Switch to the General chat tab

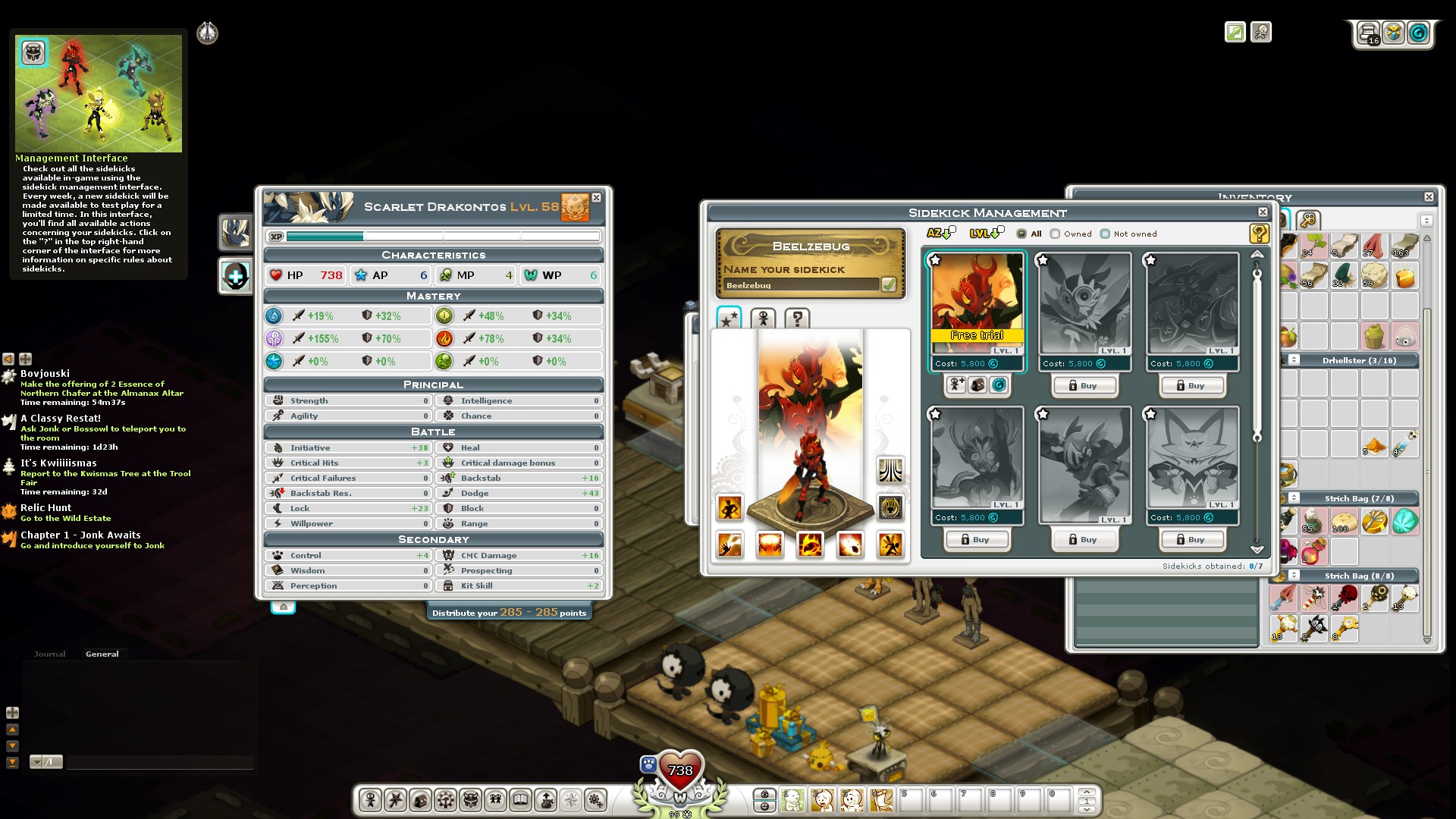tap(102, 654)
